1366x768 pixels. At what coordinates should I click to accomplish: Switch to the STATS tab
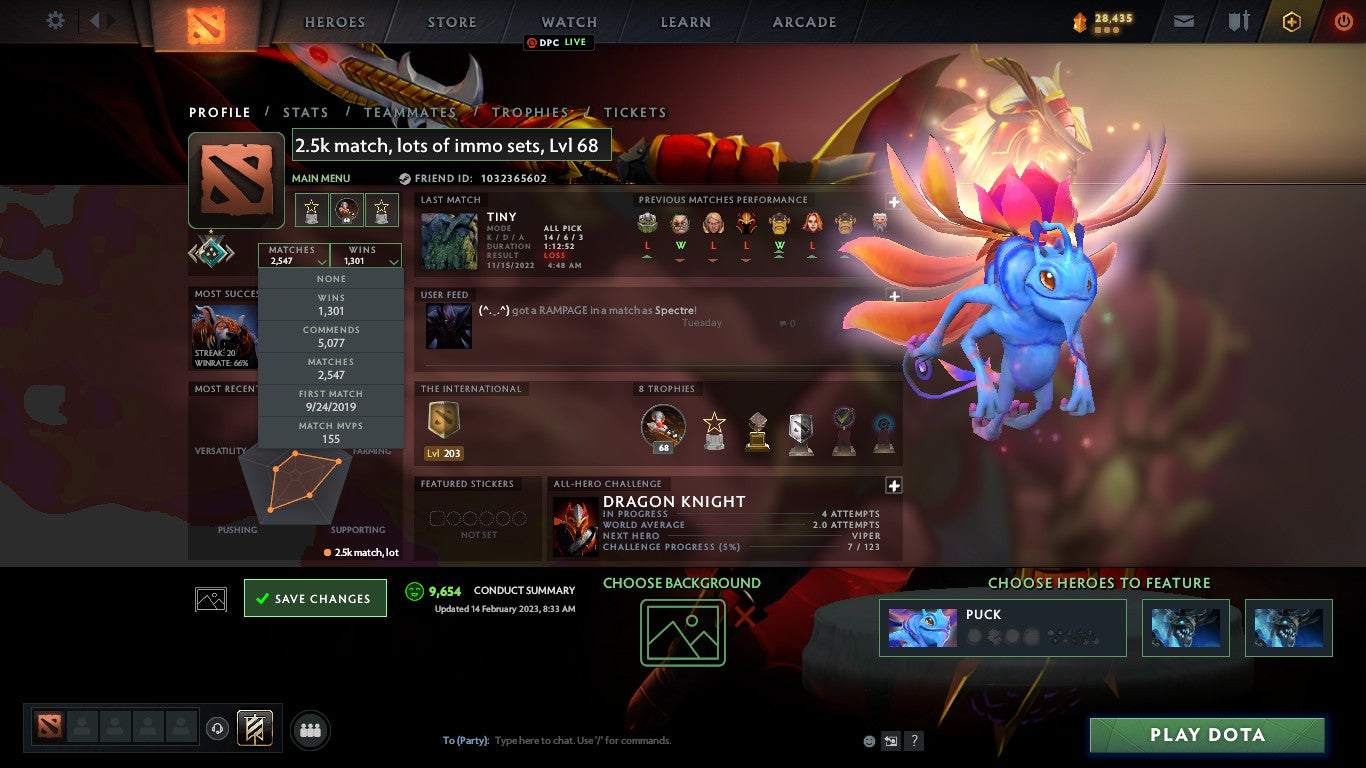[305, 112]
